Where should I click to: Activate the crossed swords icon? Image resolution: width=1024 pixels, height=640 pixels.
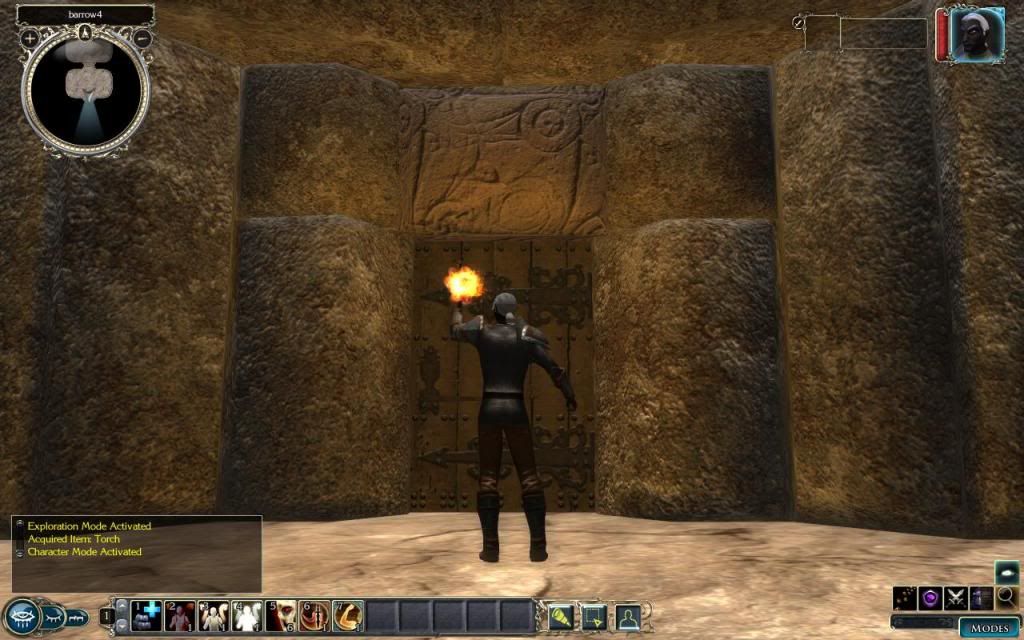point(956,598)
